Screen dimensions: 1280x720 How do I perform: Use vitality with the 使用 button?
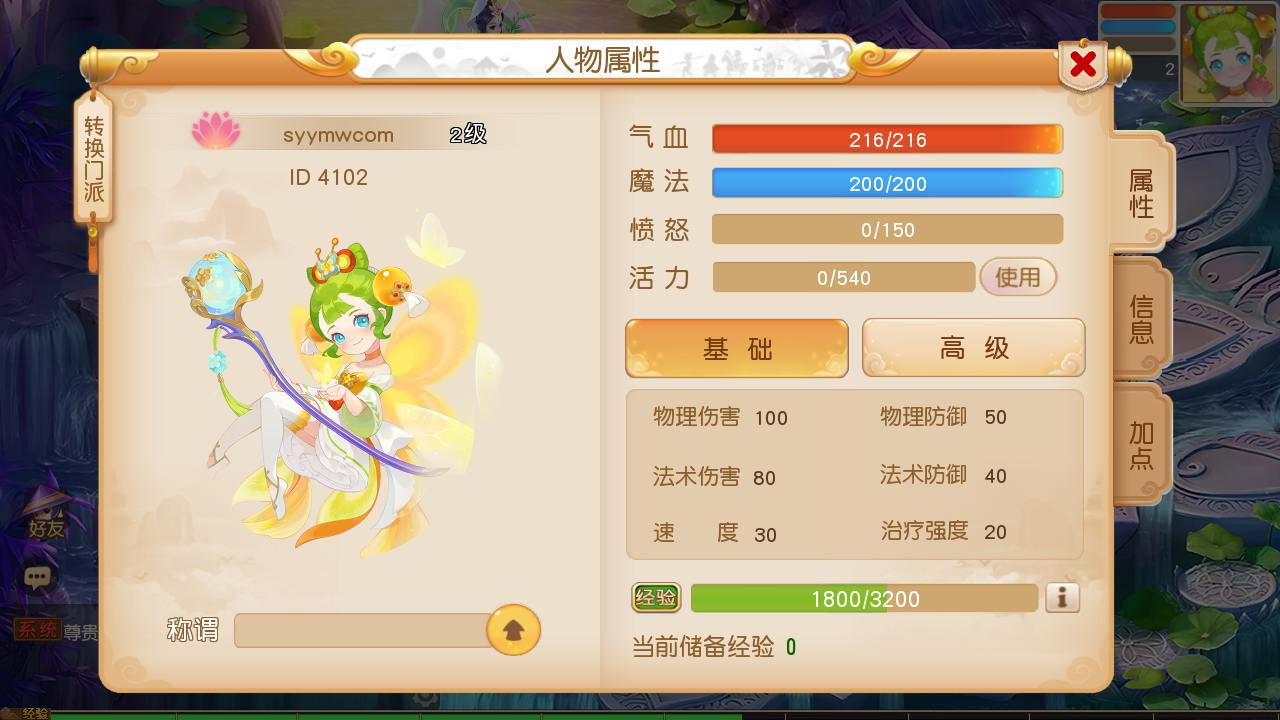[x=1018, y=277]
